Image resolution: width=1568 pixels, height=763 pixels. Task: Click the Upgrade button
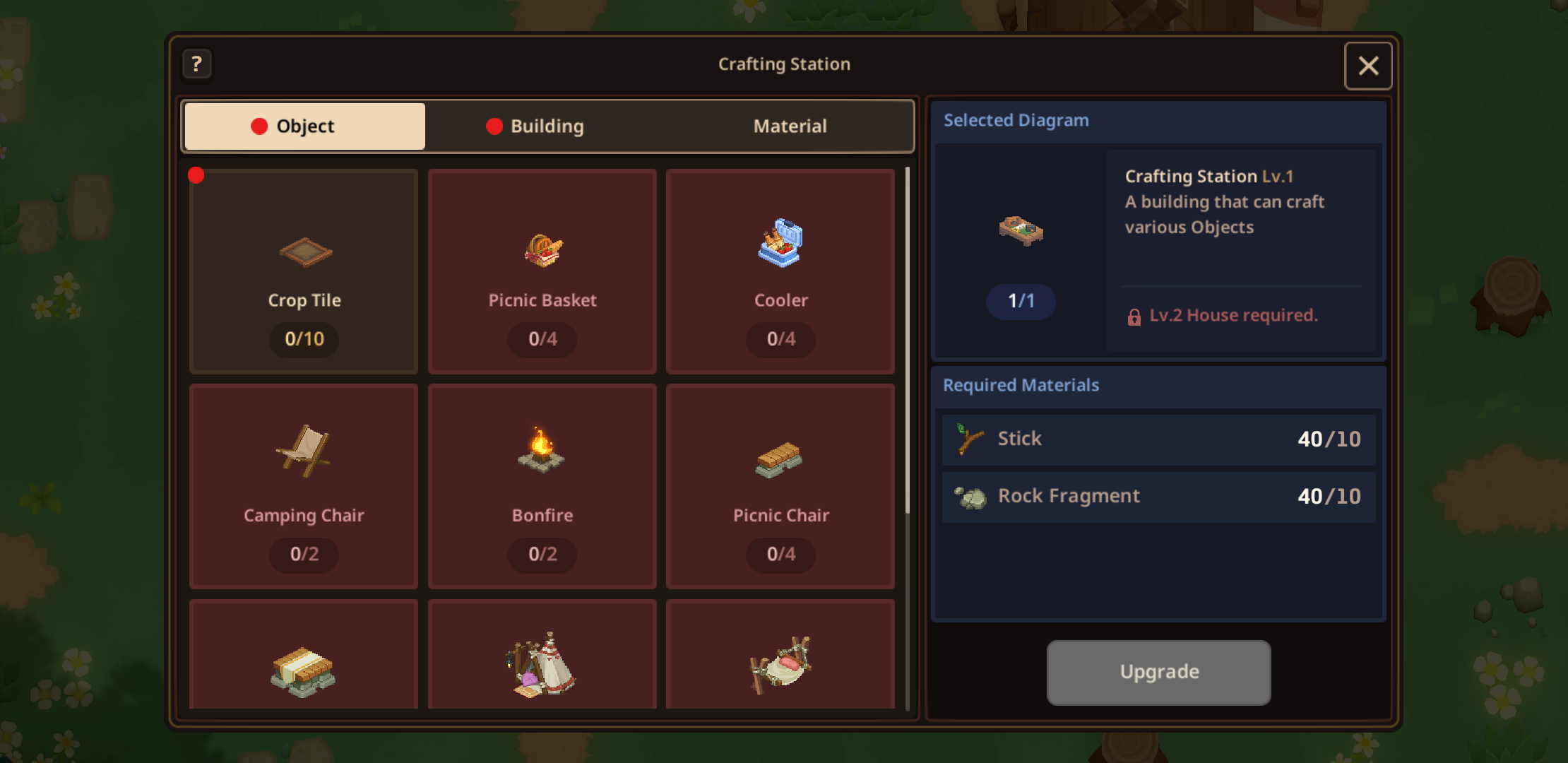1158,672
